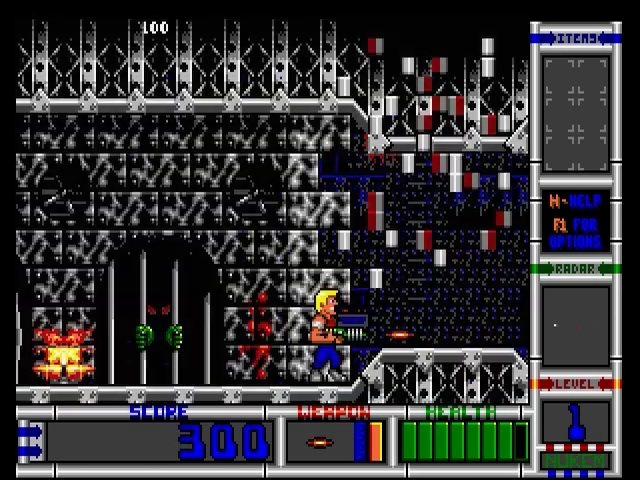Click the radar minimap panel
Image resolution: width=640 pixels, height=480 pixels.
coord(575,325)
